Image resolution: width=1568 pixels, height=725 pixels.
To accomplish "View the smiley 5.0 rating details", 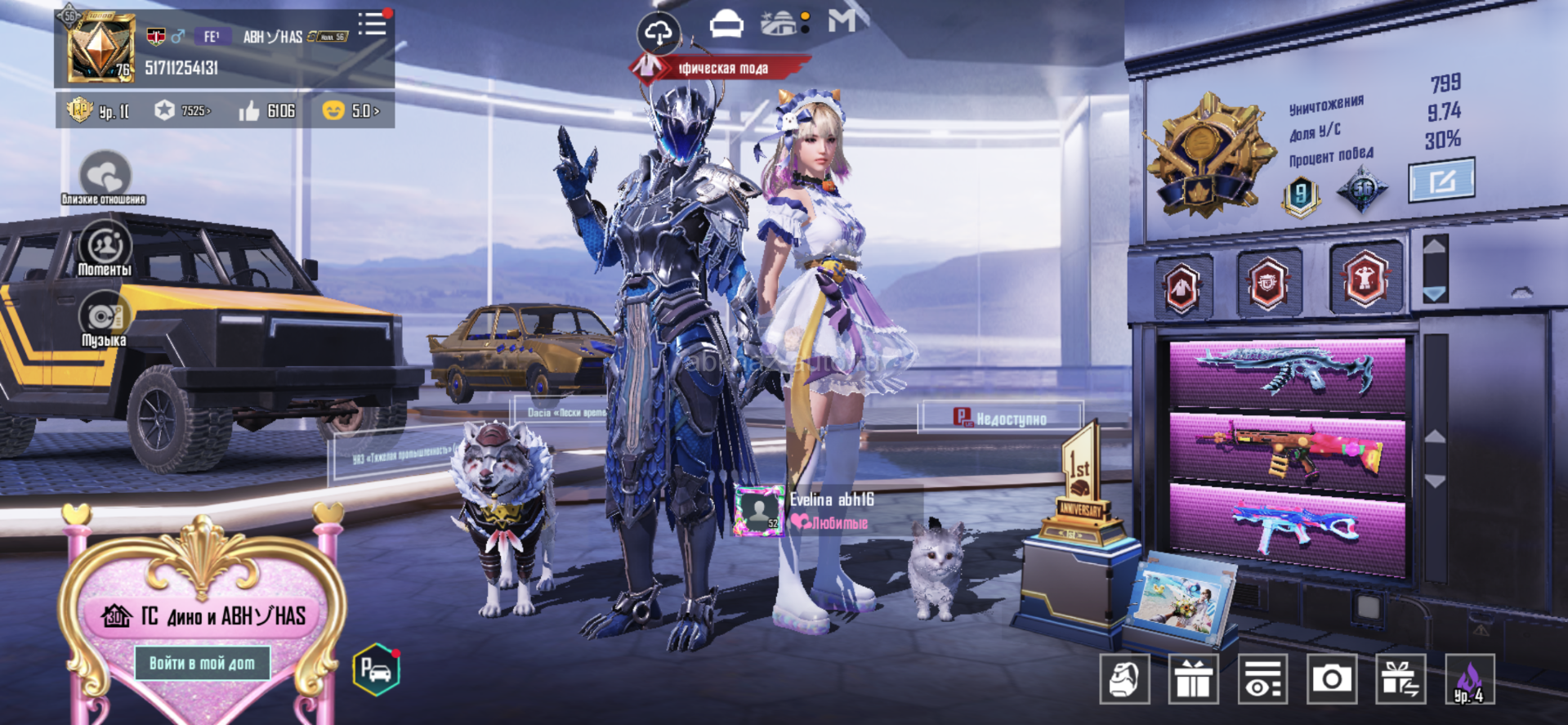I will (x=351, y=110).
